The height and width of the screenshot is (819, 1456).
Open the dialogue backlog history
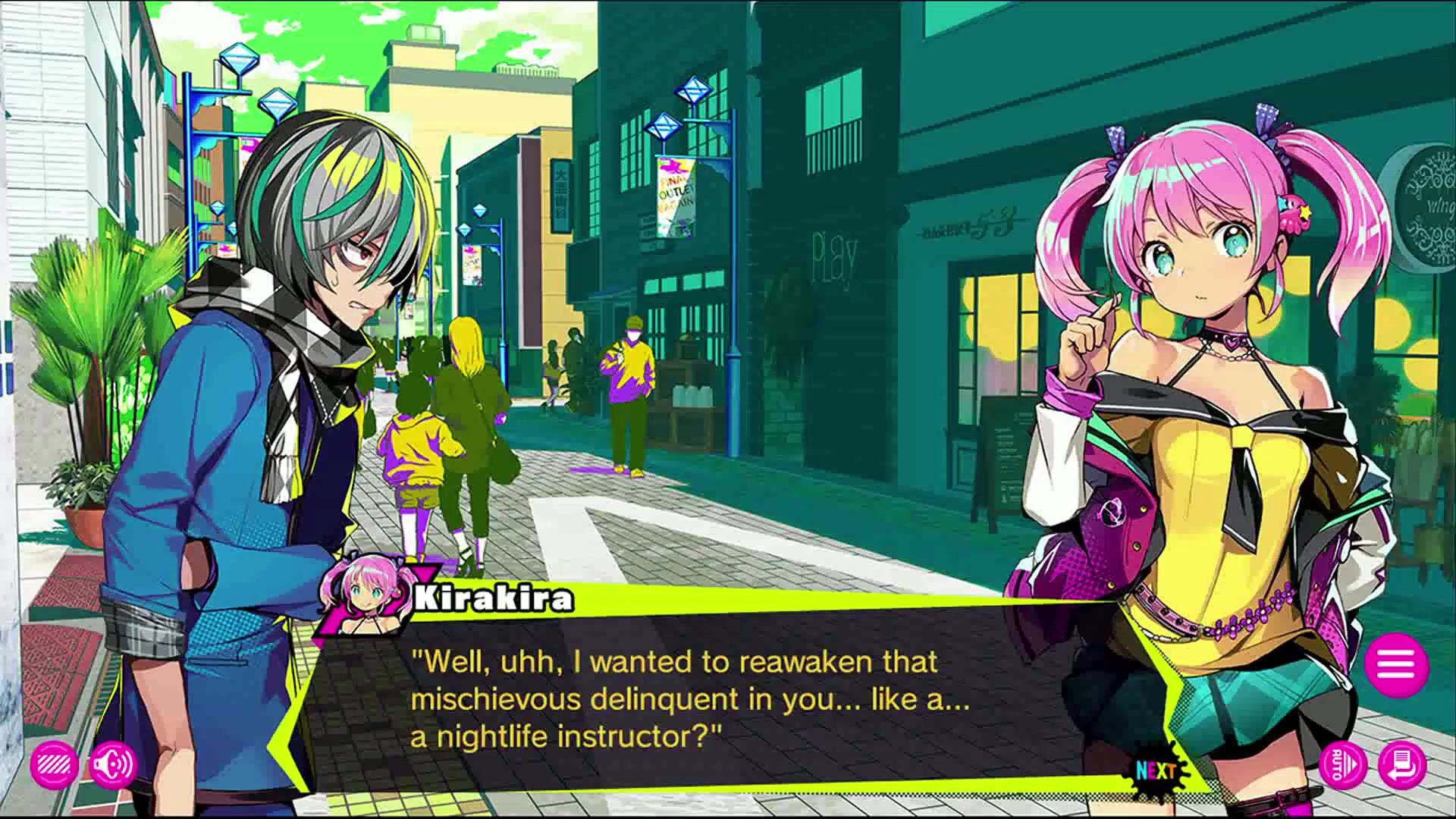tap(1402, 766)
